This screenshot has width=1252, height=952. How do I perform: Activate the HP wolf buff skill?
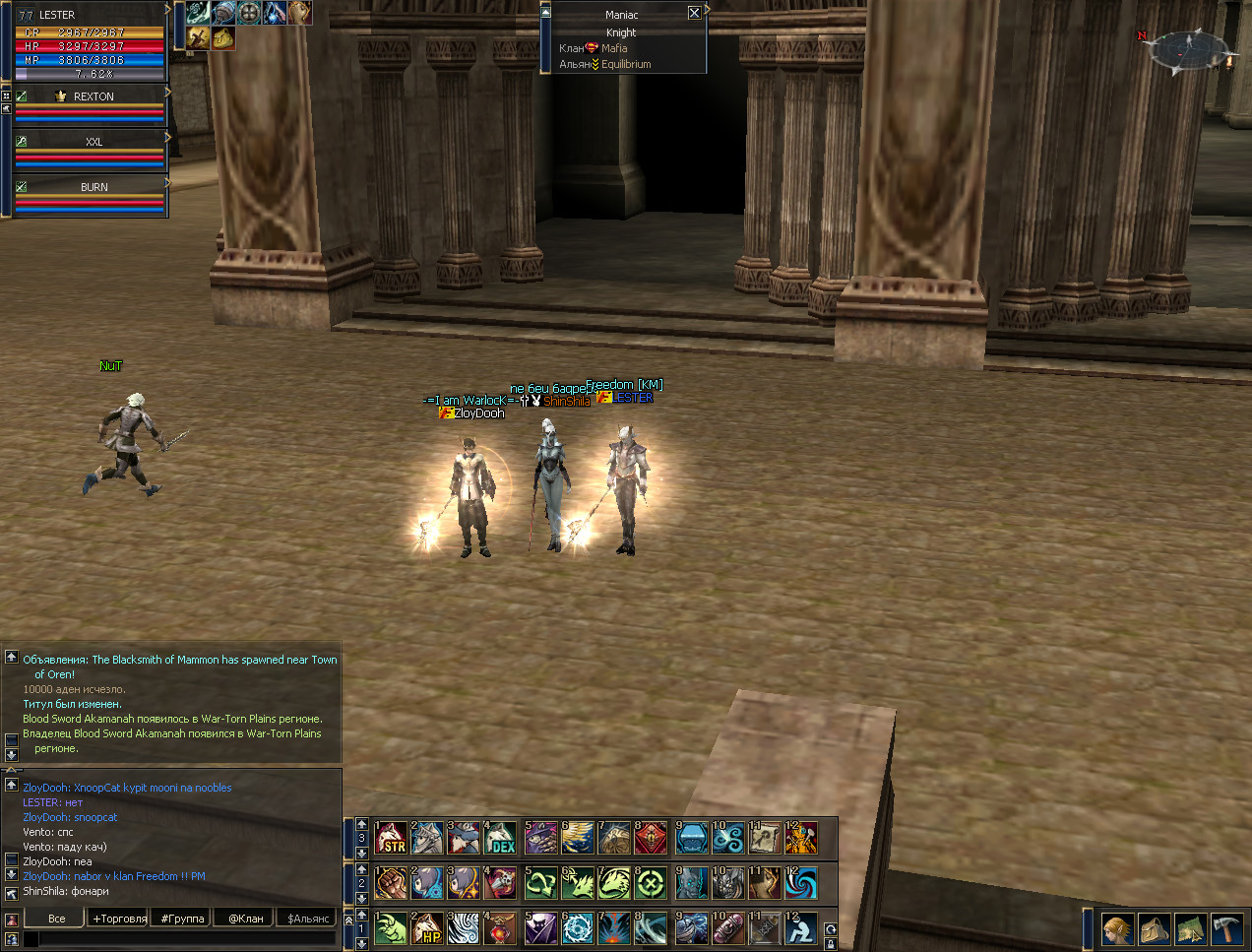coord(428,928)
